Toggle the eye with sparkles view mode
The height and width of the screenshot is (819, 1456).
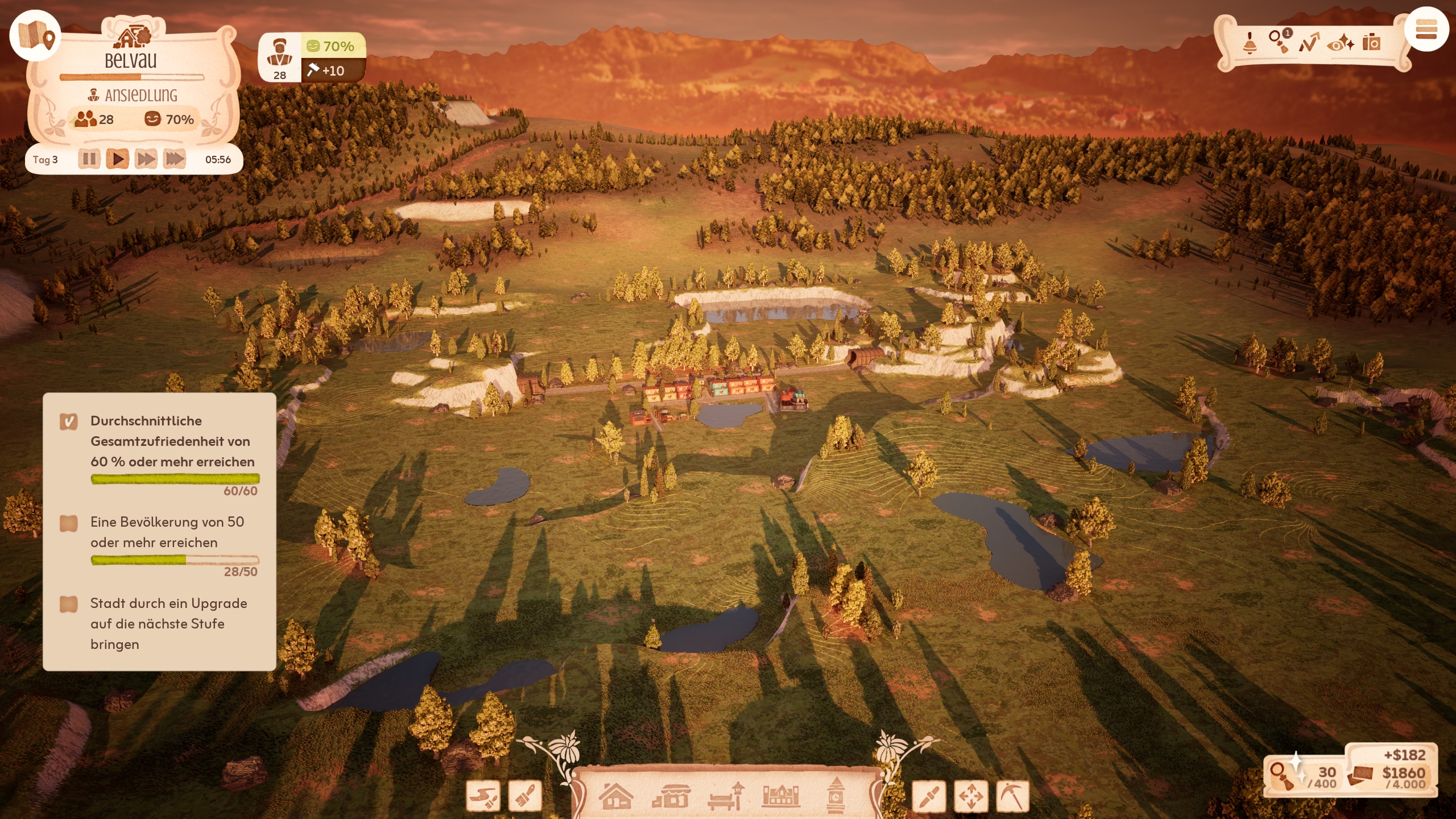click(x=1341, y=43)
